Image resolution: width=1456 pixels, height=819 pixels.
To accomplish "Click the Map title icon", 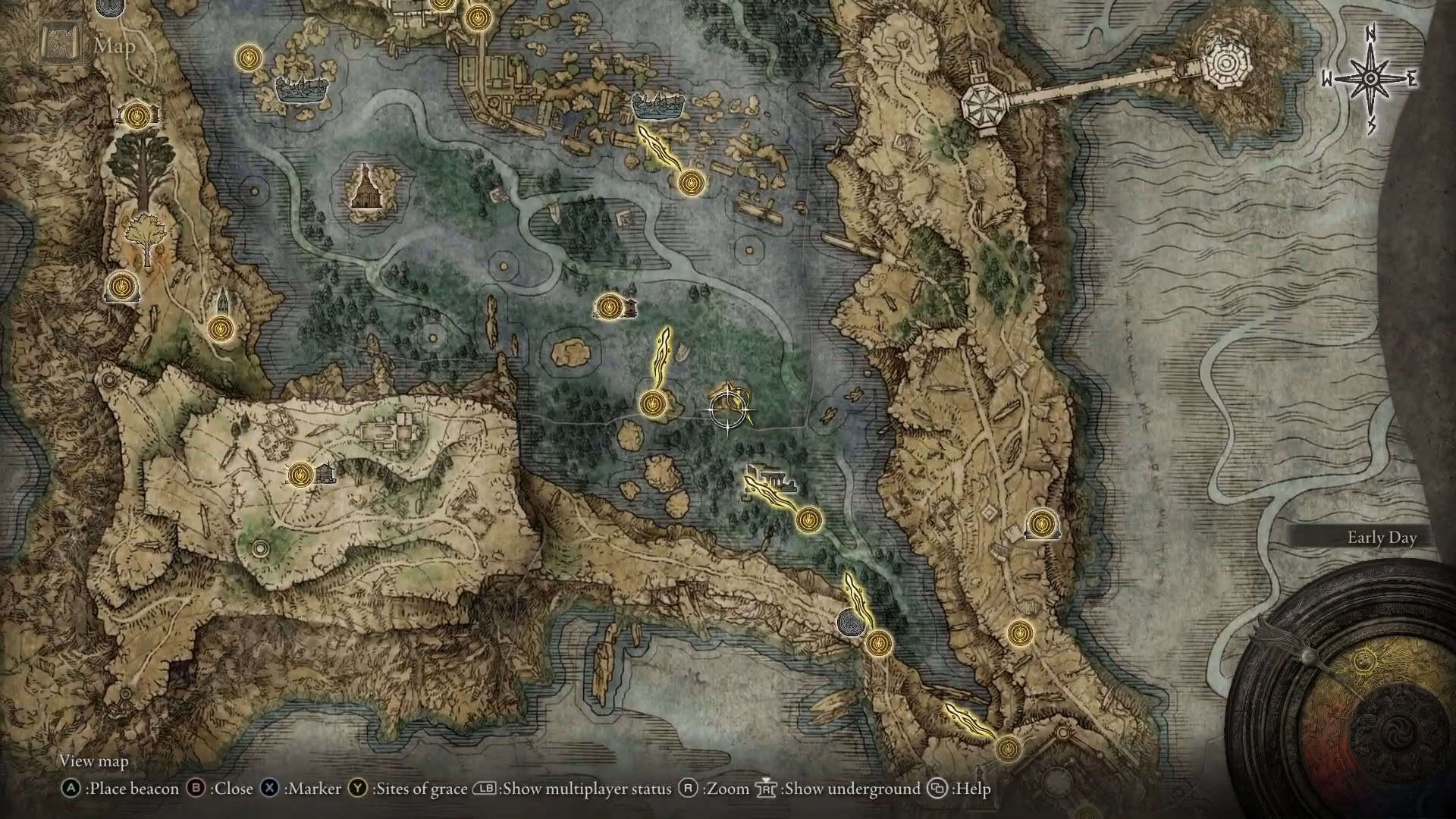I will 60,45.
